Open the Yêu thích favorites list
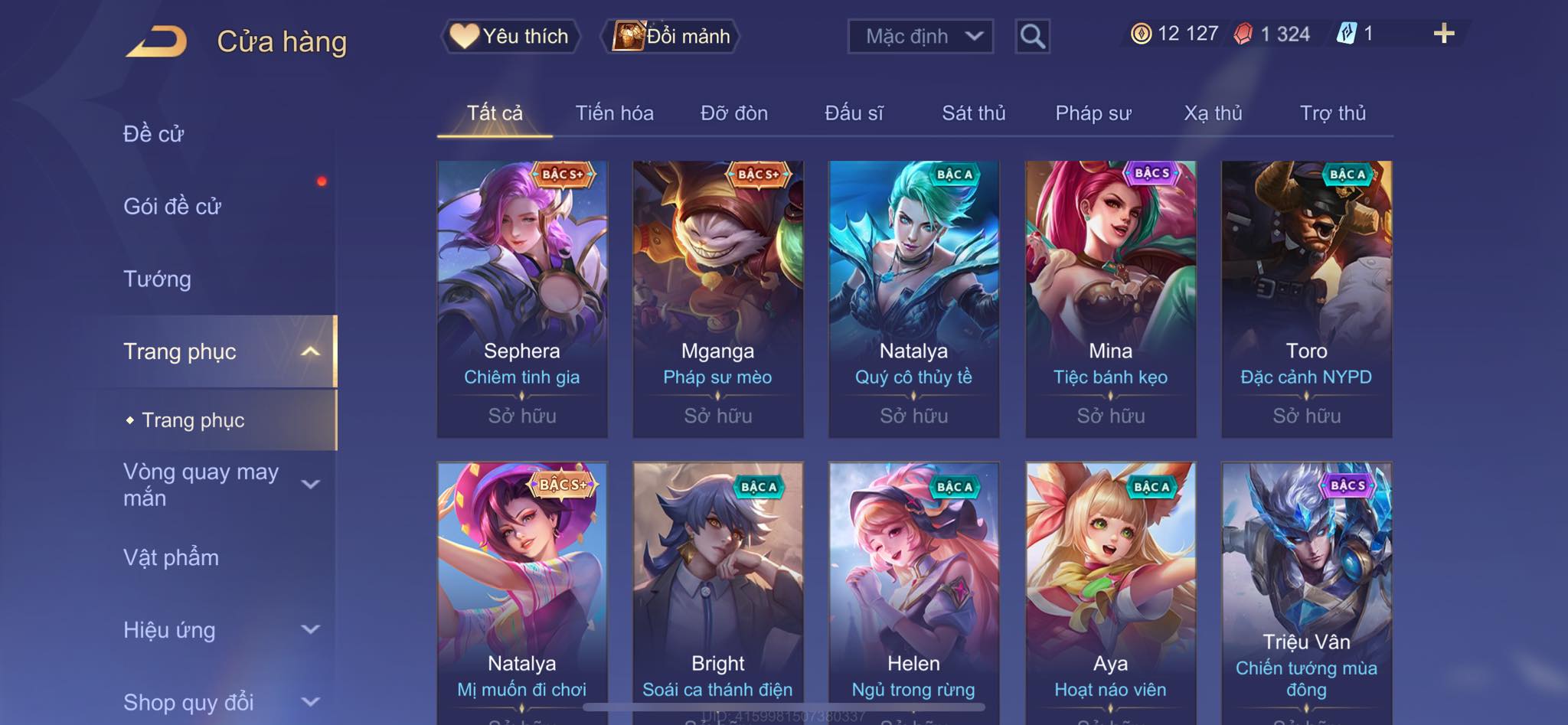1568x725 pixels. [510, 36]
